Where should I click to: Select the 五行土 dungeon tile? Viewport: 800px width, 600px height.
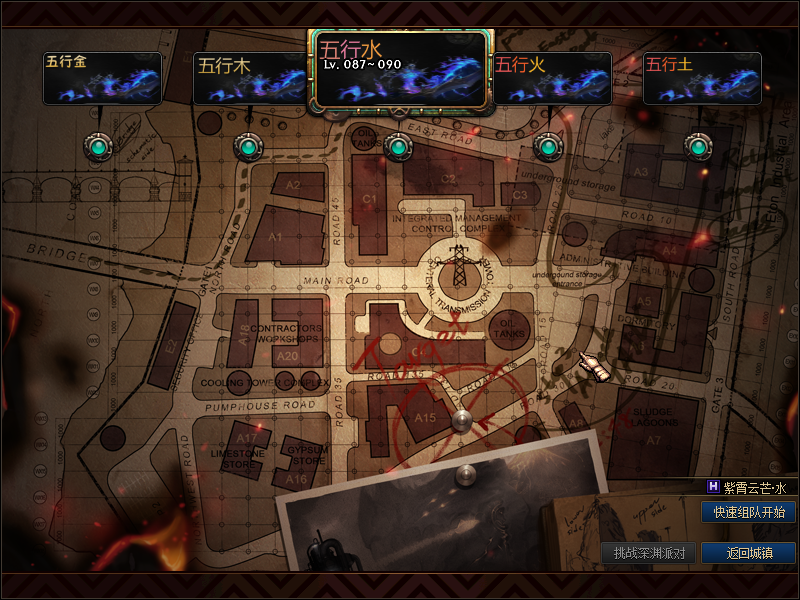click(701, 78)
